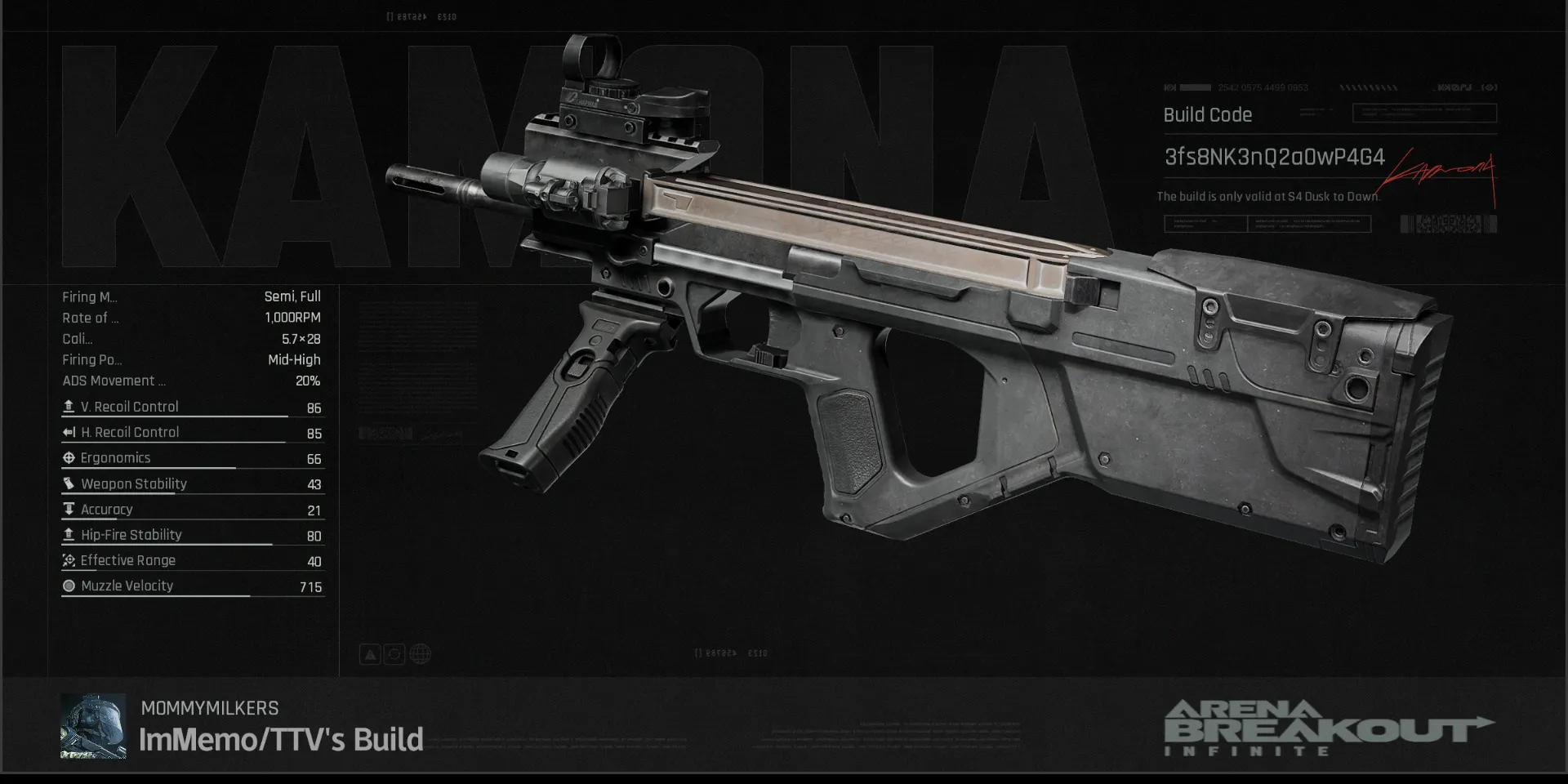Click the player avatar beside MOMMYMILKERS
This screenshot has height=784, width=1568.
point(93,726)
